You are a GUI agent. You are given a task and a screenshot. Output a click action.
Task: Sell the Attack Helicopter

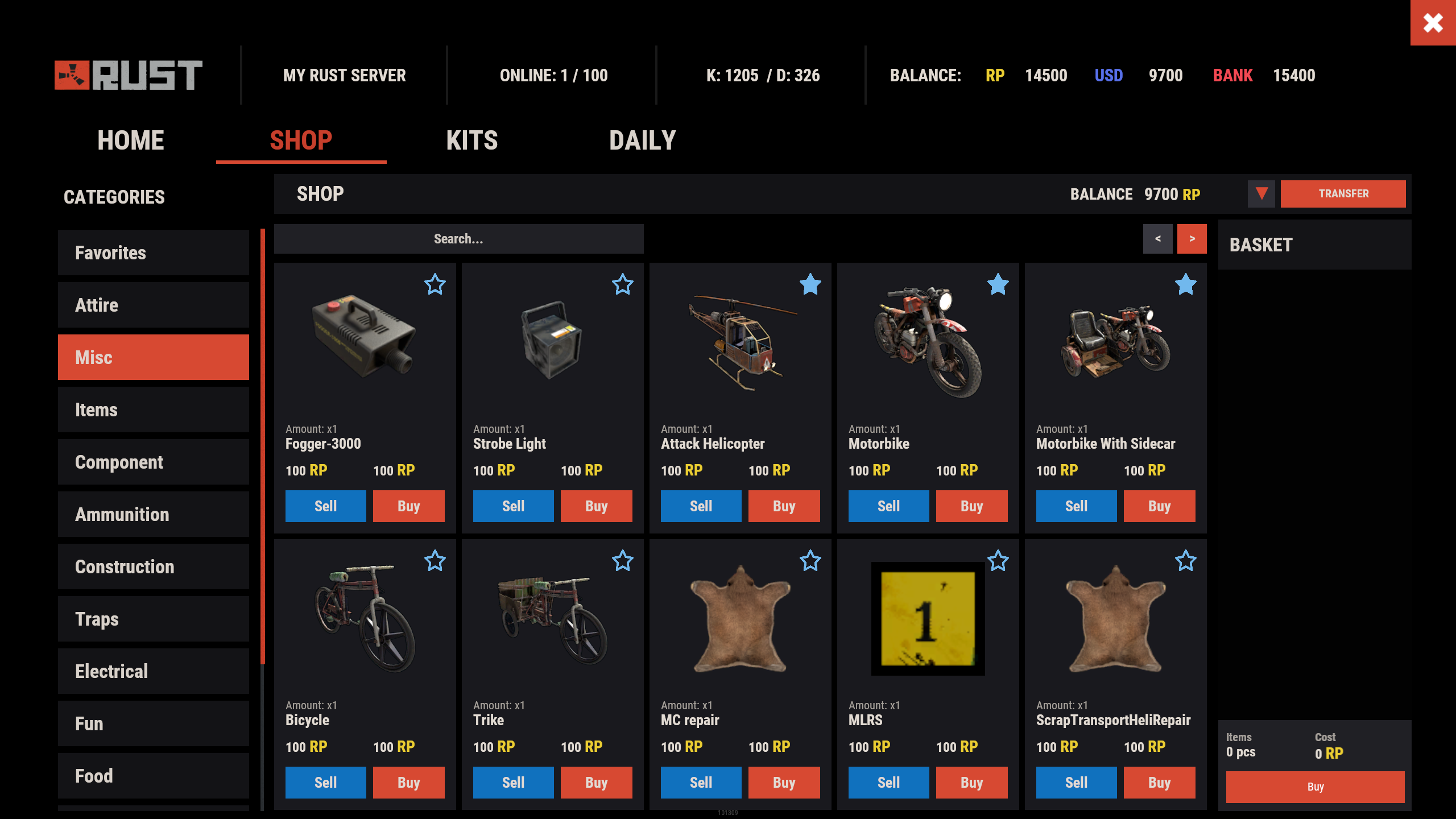(x=701, y=506)
